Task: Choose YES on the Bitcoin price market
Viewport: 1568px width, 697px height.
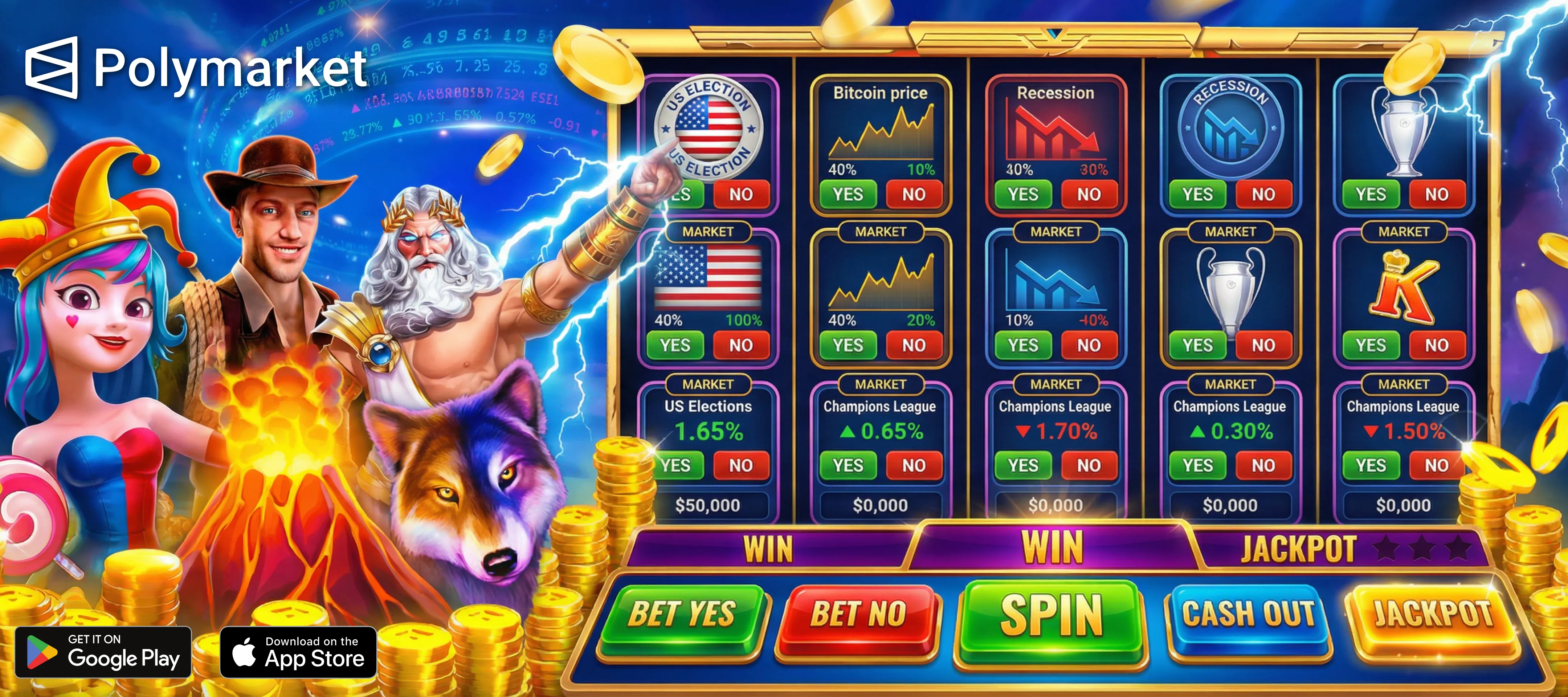Action: 847,194
